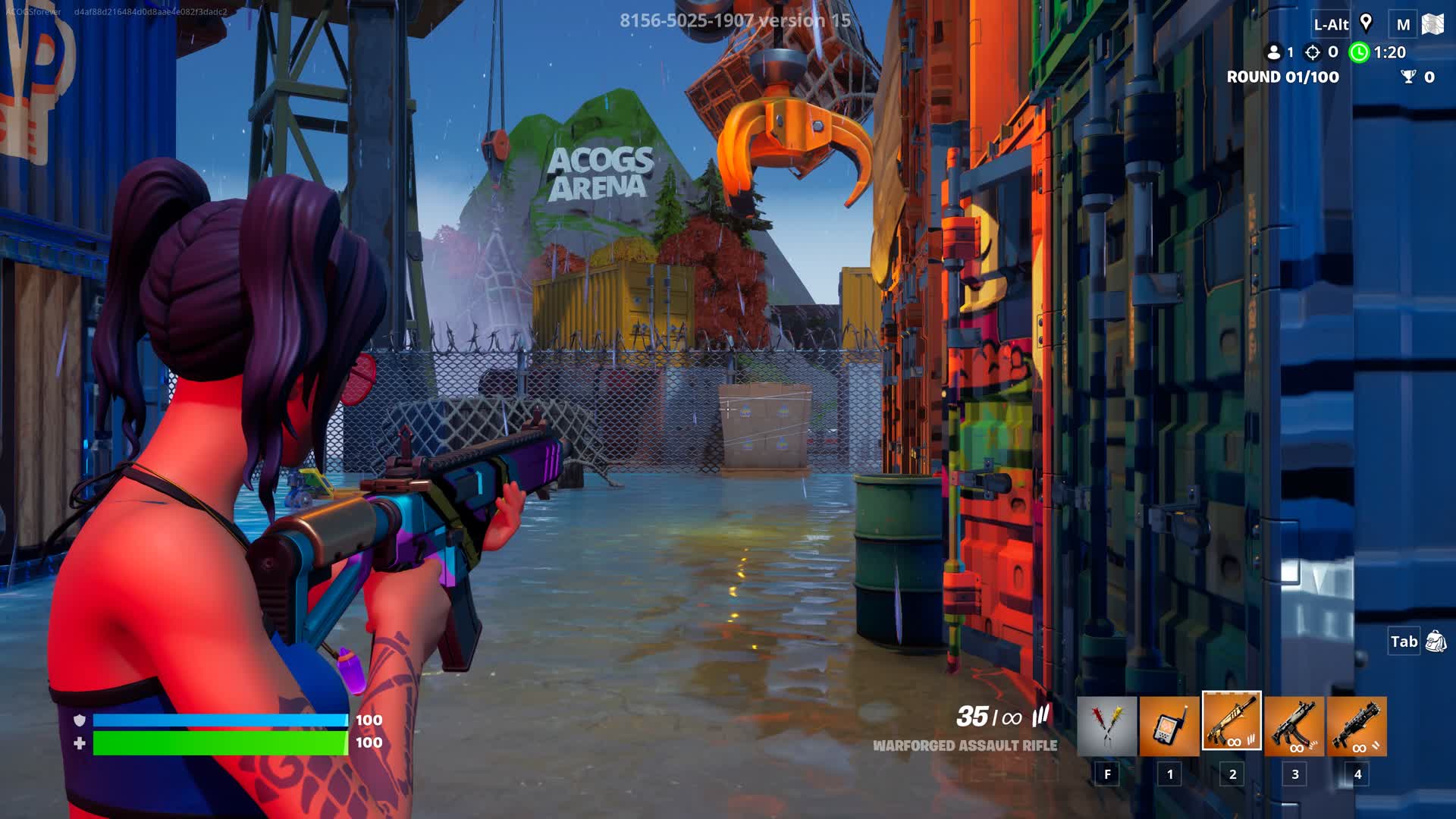Select the handheld remote device slot
This screenshot has width=1456, height=819.
1169,726
